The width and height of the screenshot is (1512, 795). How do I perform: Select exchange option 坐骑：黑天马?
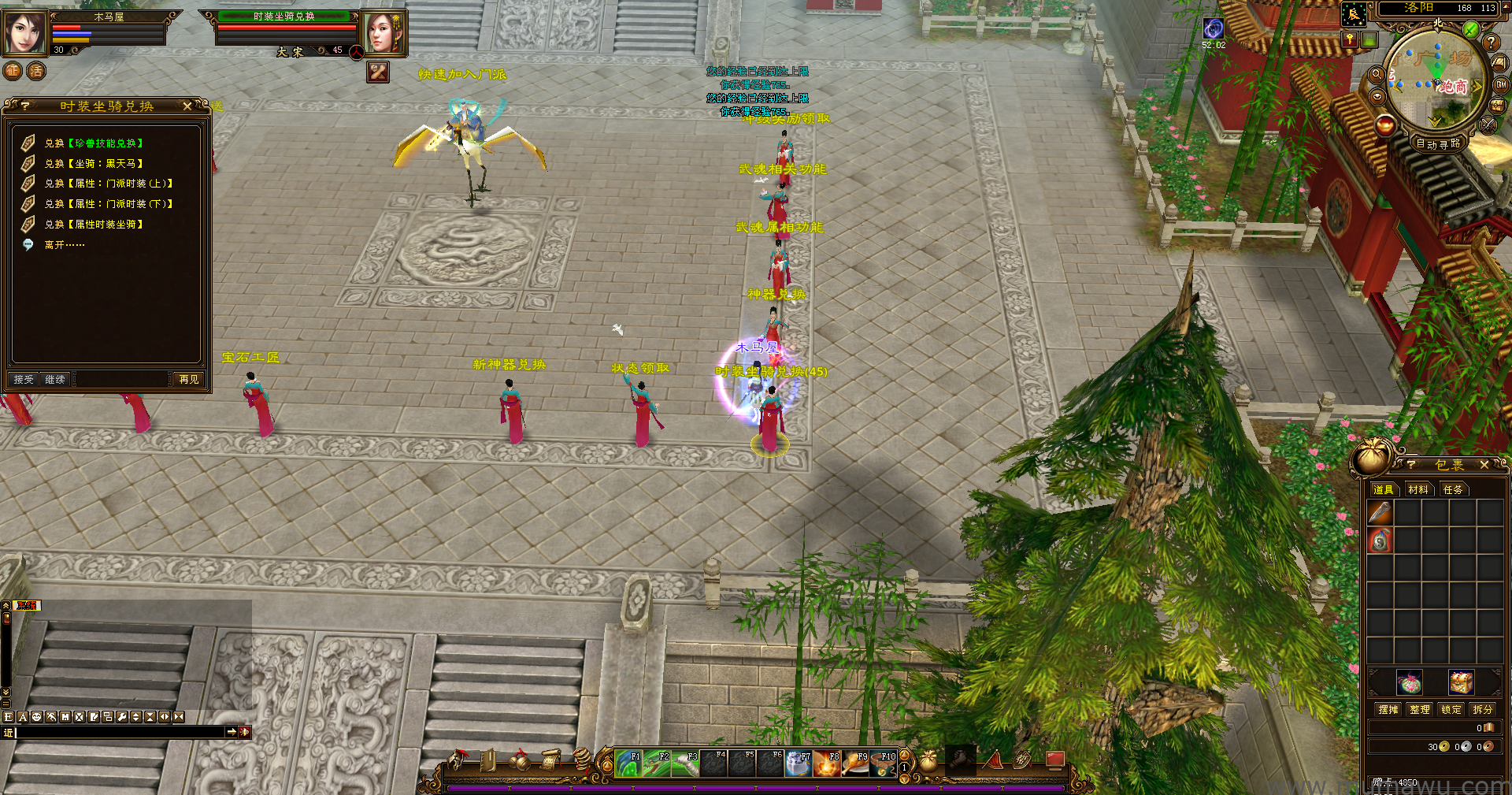(x=94, y=164)
